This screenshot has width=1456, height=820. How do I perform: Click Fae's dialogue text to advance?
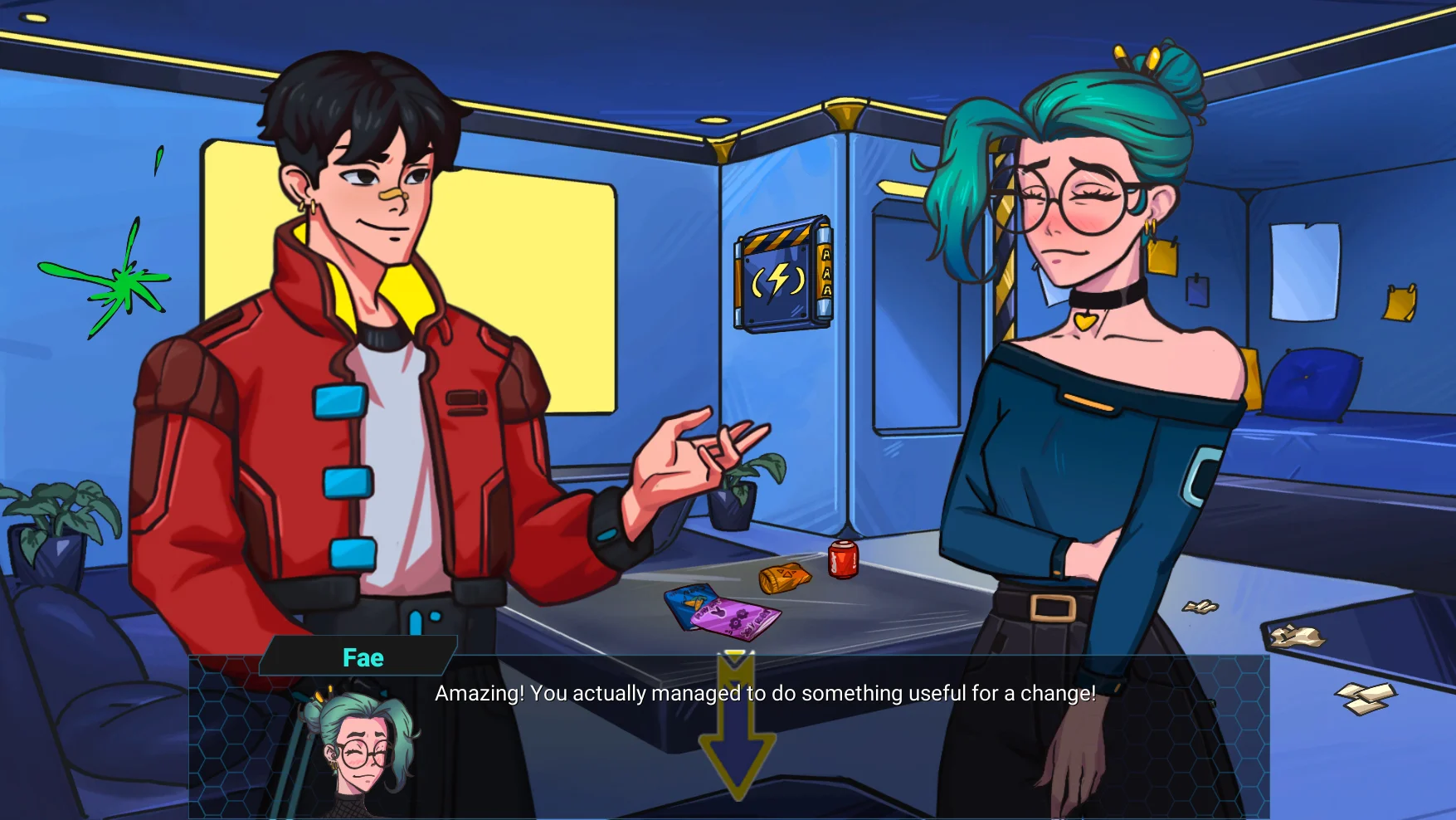click(x=765, y=693)
